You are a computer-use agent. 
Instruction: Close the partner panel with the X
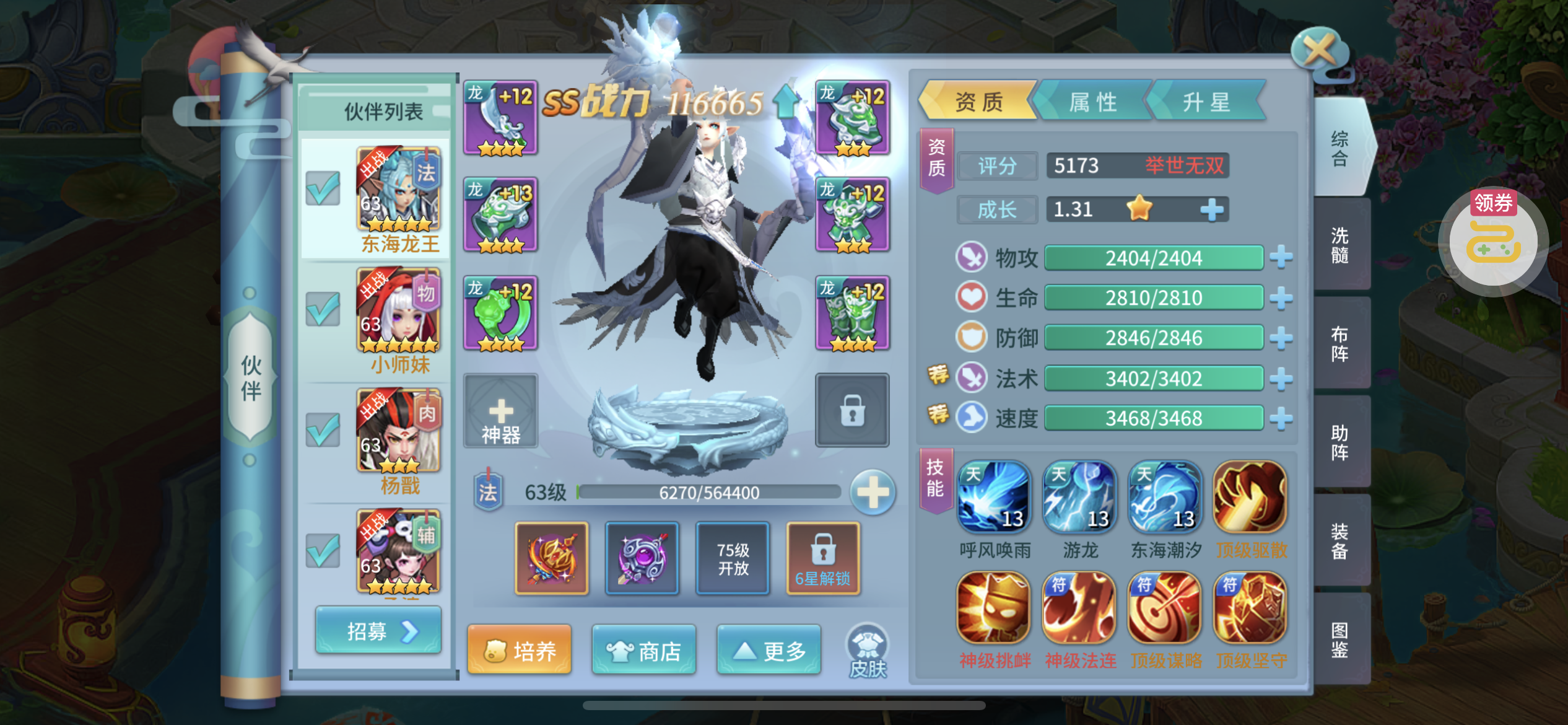[x=1320, y=51]
